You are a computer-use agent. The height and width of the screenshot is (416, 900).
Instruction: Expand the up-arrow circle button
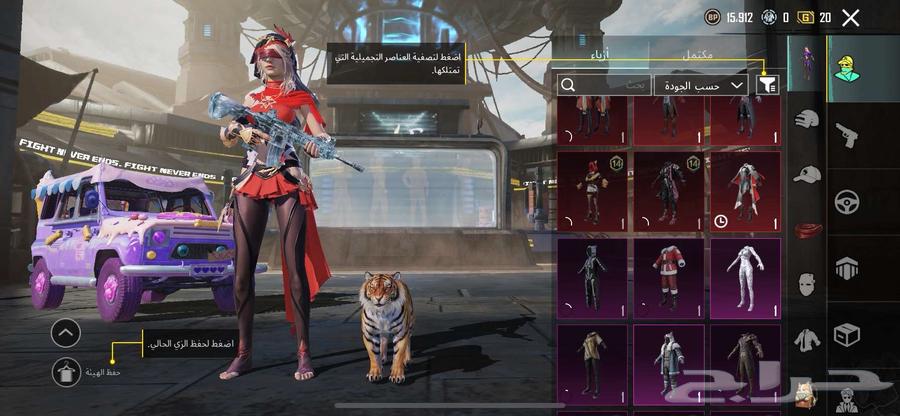[67, 332]
